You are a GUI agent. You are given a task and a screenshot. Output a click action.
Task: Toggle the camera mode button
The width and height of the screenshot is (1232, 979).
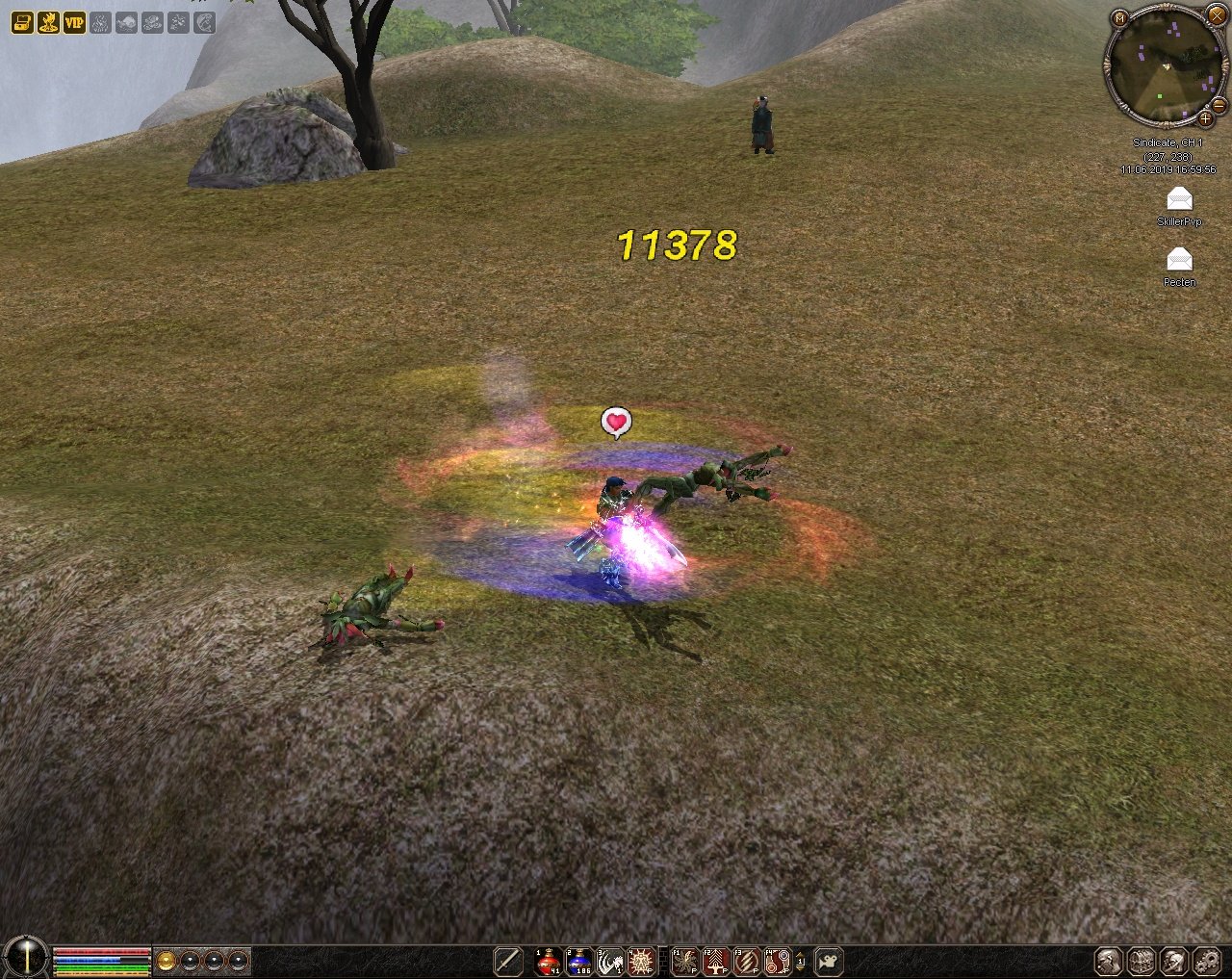[x=828, y=961]
